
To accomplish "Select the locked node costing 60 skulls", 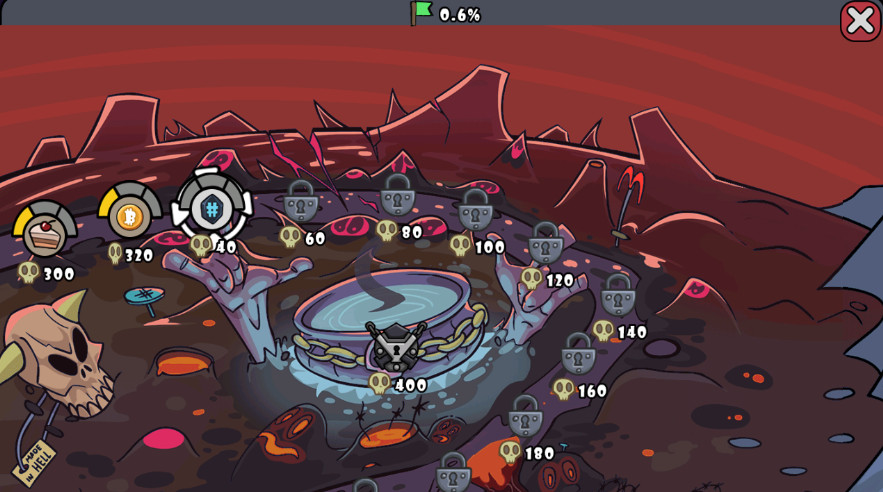I will point(301,201).
